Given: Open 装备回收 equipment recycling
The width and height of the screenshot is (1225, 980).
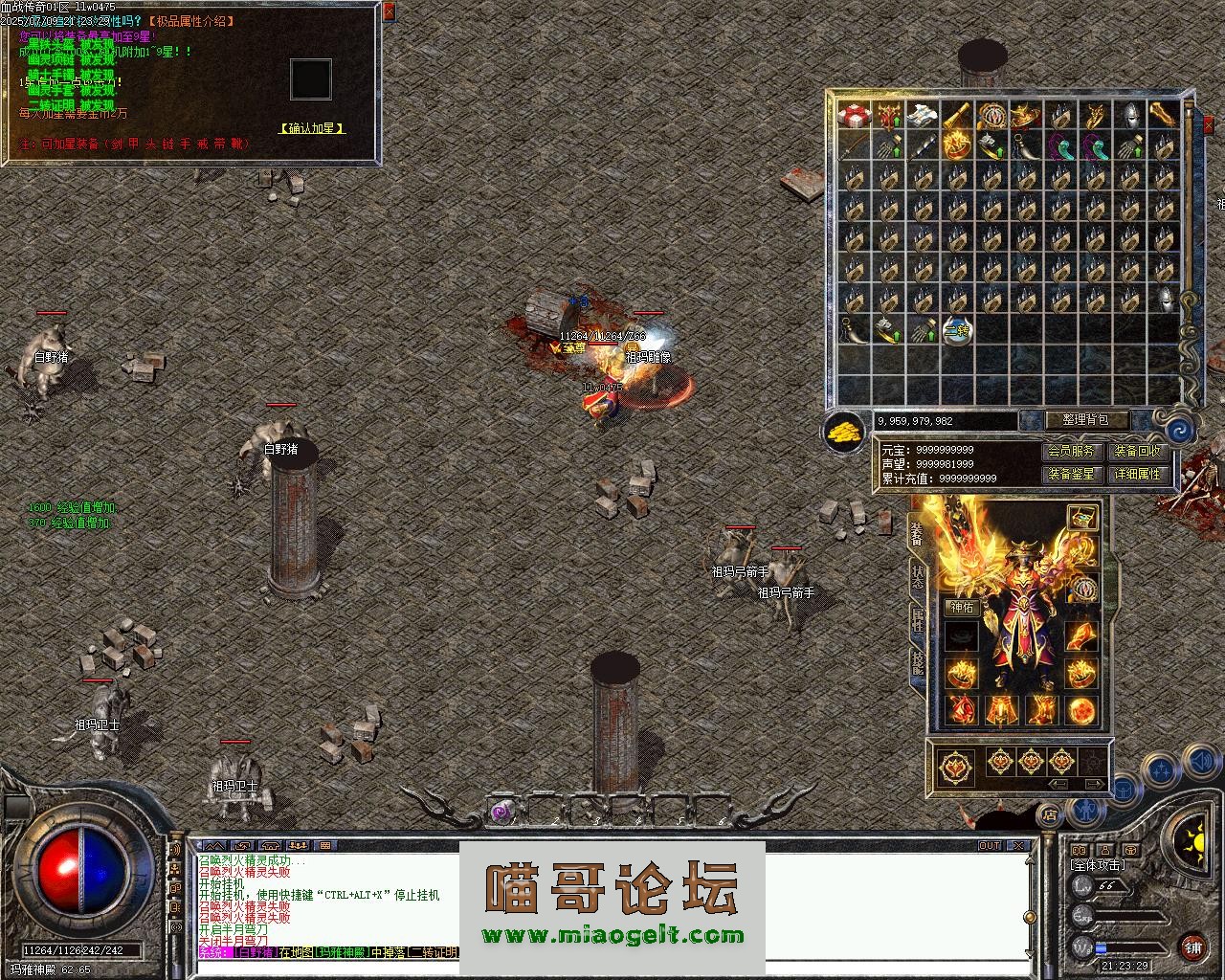Looking at the screenshot, I should pos(1137,451).
